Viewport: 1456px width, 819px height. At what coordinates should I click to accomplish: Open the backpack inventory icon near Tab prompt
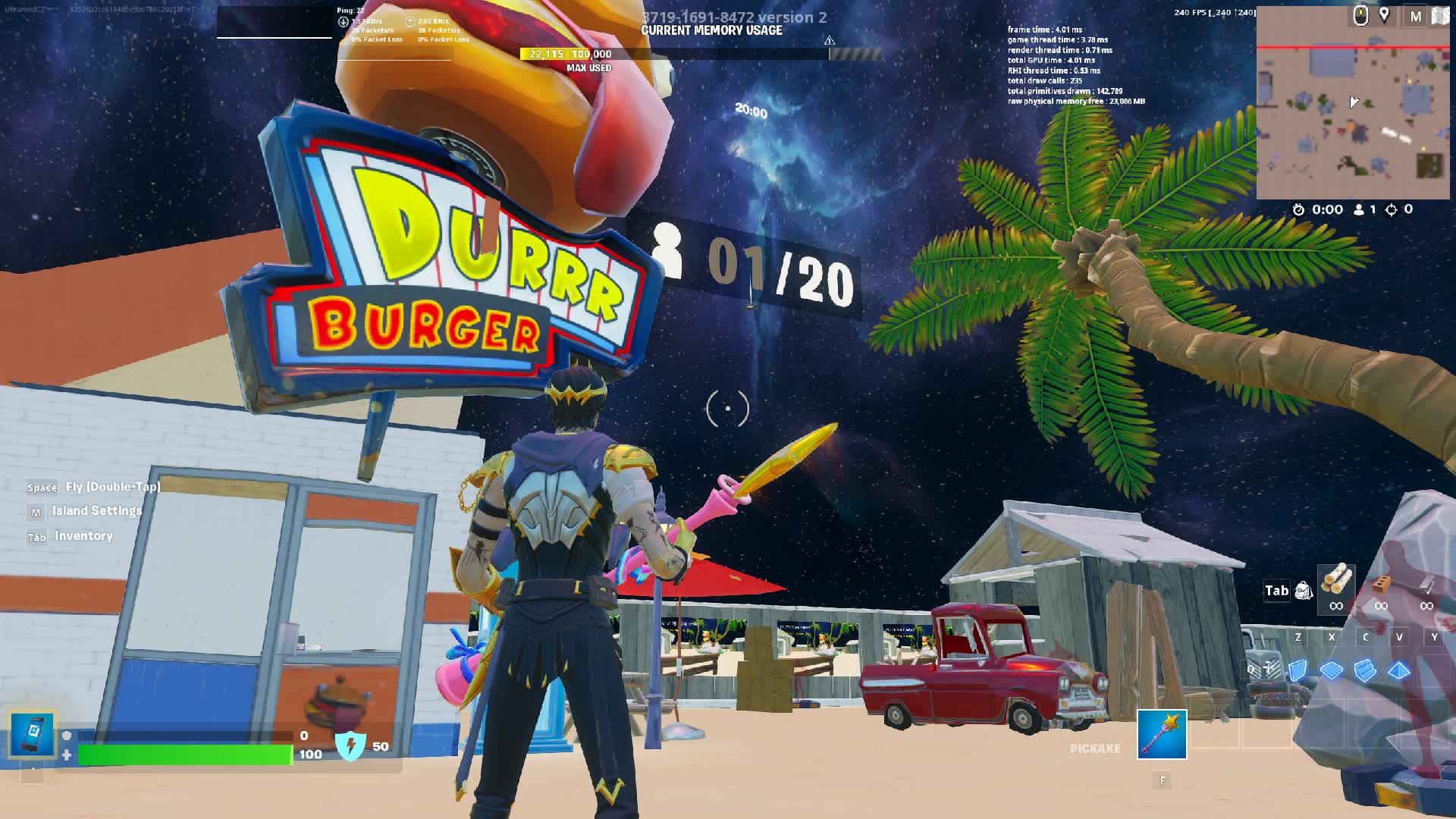coord(1304,590)
